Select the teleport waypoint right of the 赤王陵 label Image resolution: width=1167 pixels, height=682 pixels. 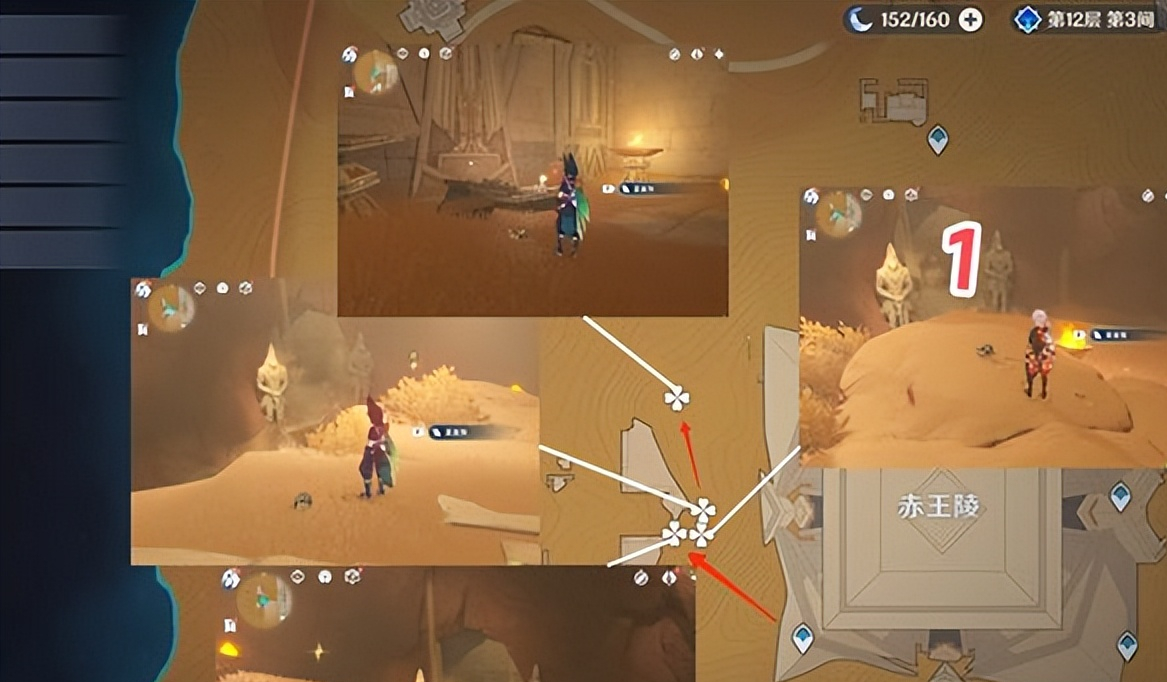pos(1120,496)
